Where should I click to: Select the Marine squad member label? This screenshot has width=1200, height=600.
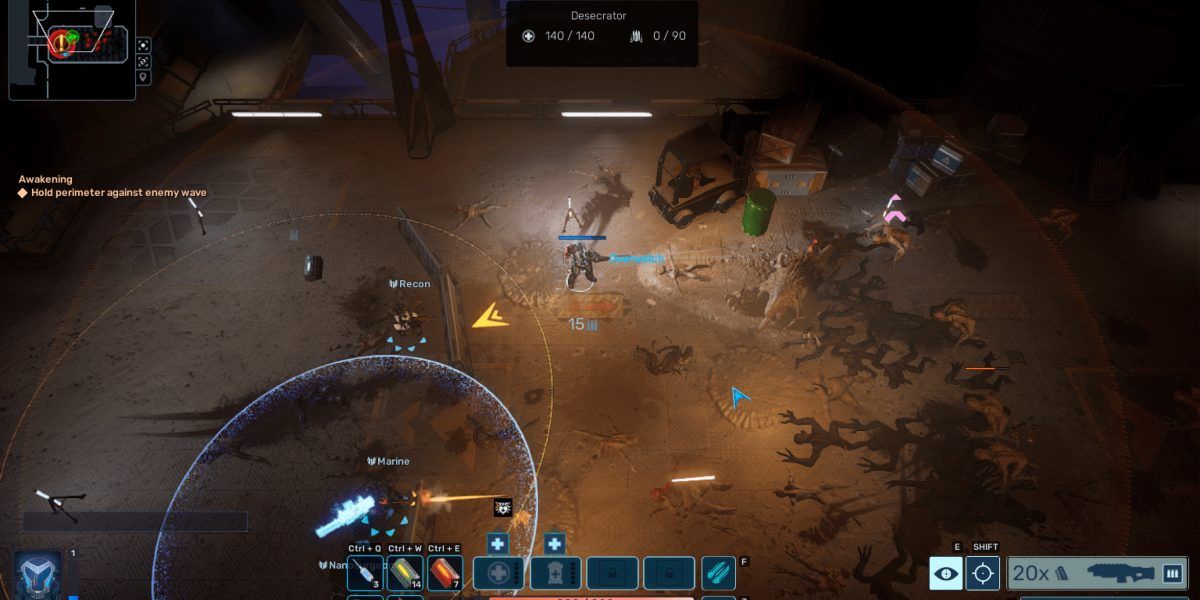point(388,461)
